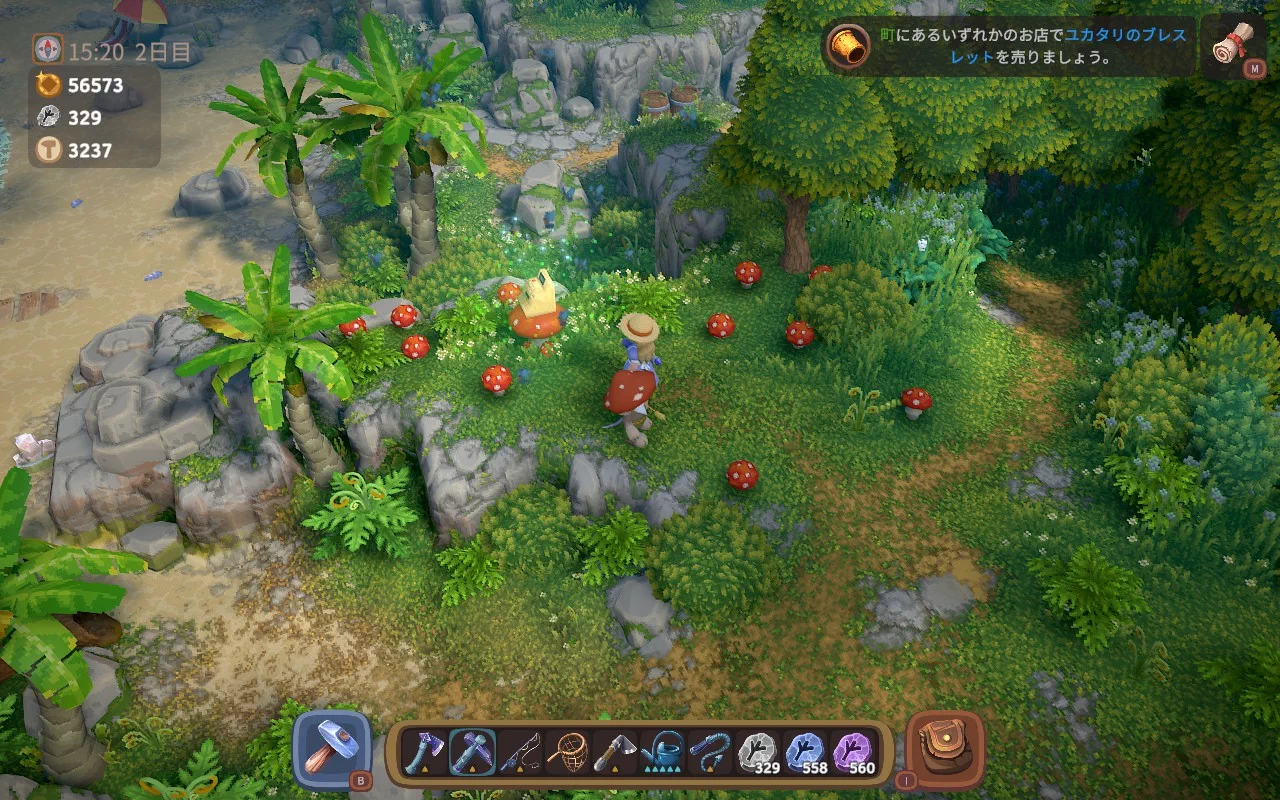Open the build mode hammer button

331,749
